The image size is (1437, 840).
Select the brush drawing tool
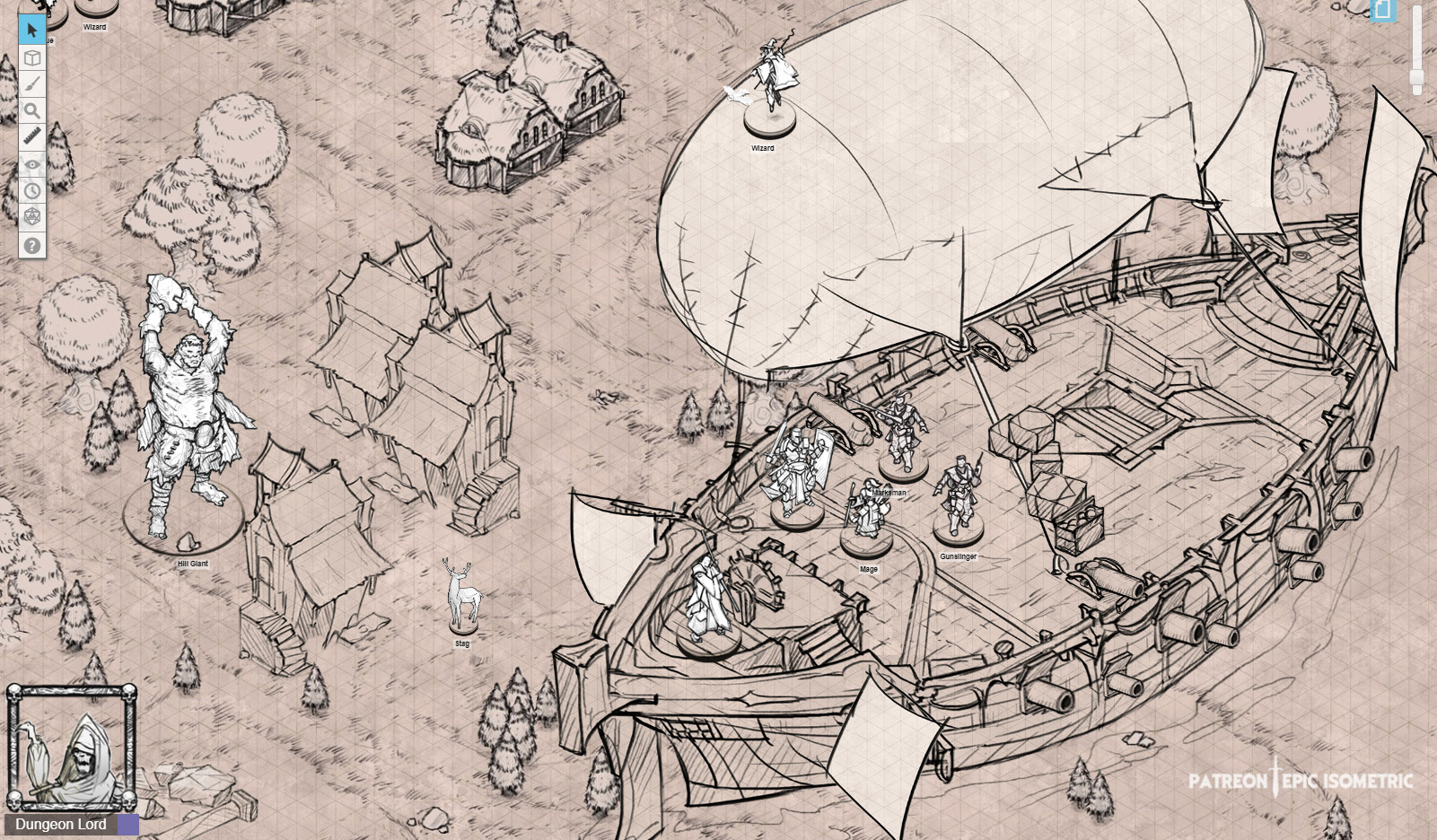click(31, 83)
